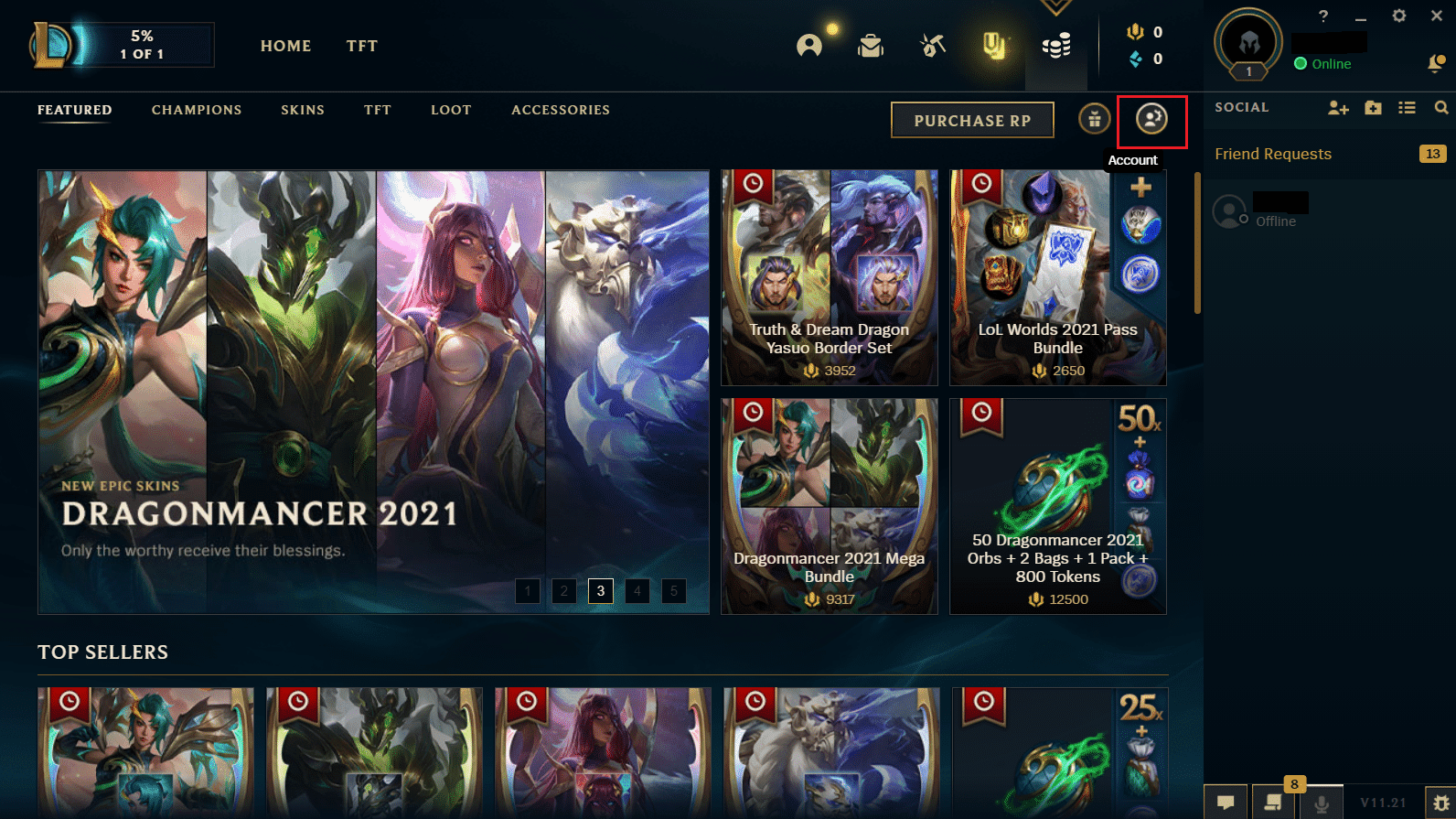The width and height of the screenshot is (1456, 819).
Task: Open the highlighted Account button
Action: tap(1151, 121)
